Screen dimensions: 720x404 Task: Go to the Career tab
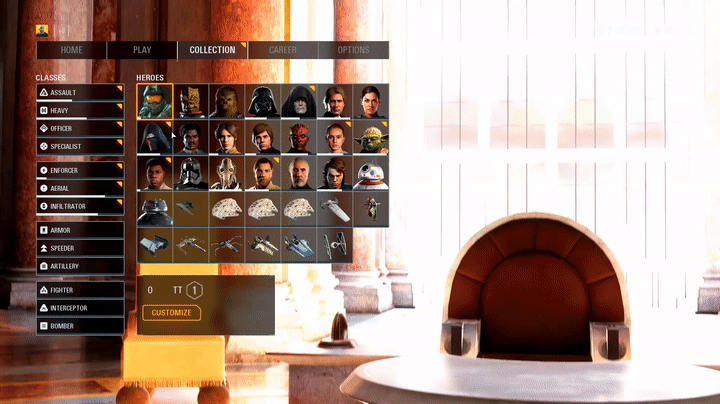click(x=283, y=50)
